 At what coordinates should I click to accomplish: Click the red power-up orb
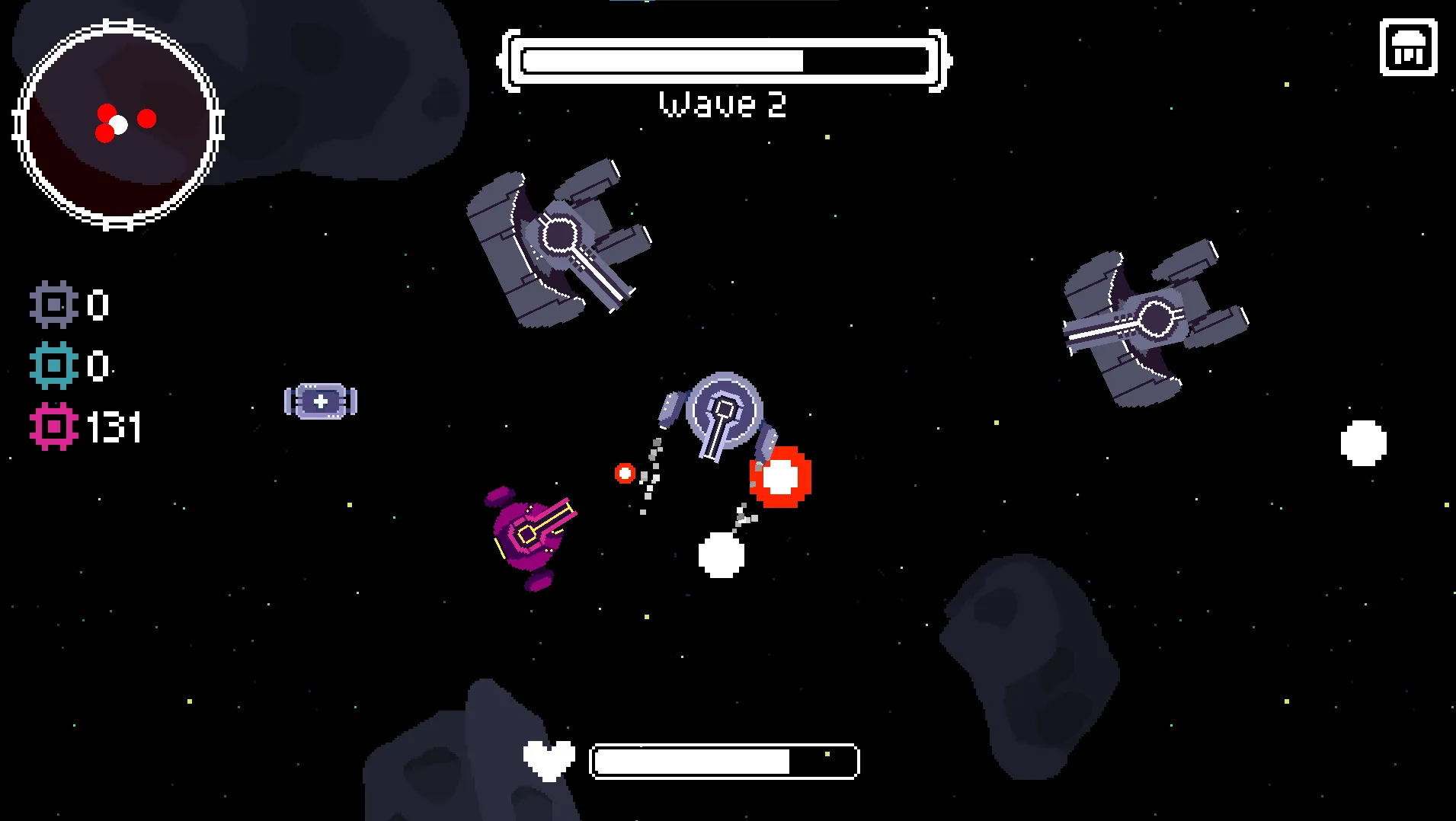pyautogui.click(x=782, y=478)
